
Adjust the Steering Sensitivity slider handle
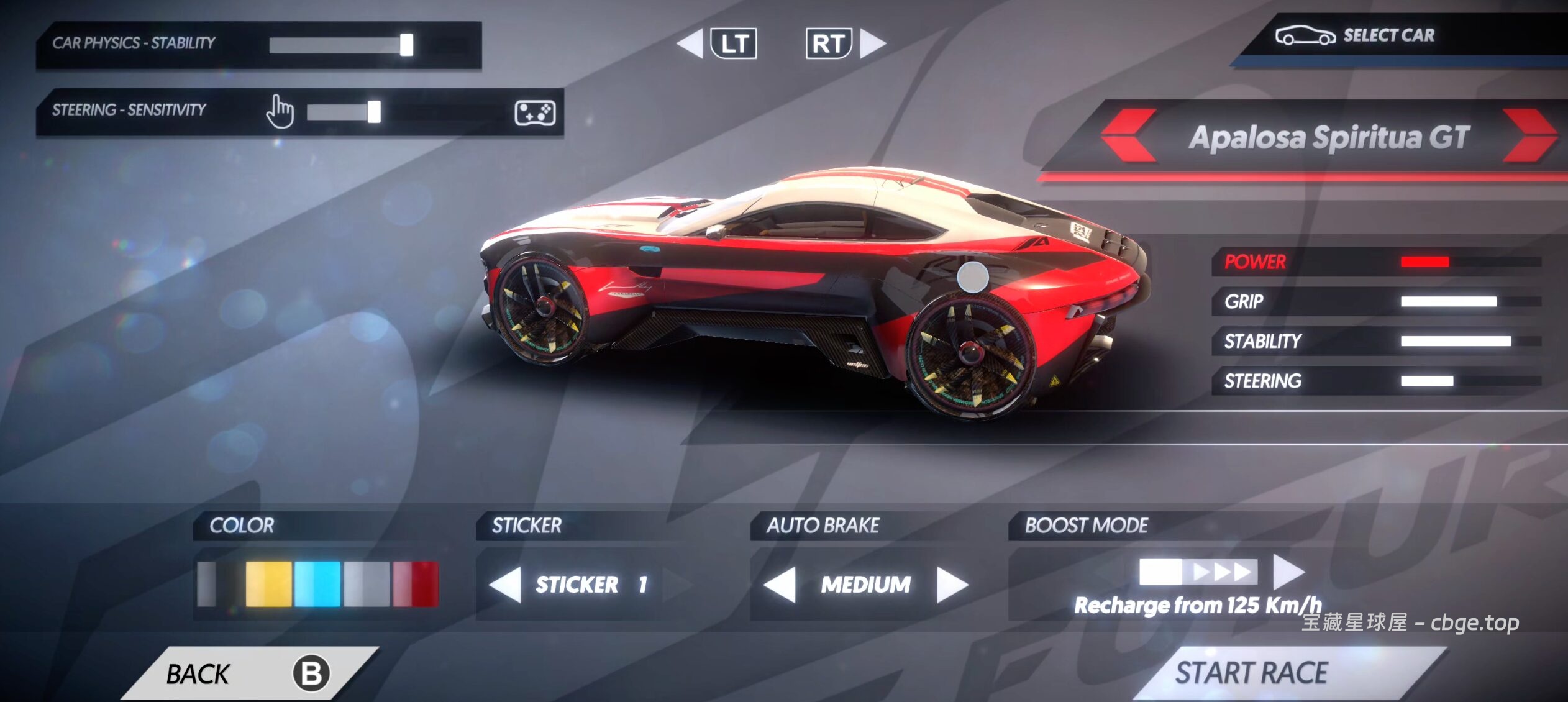[374, 112]
